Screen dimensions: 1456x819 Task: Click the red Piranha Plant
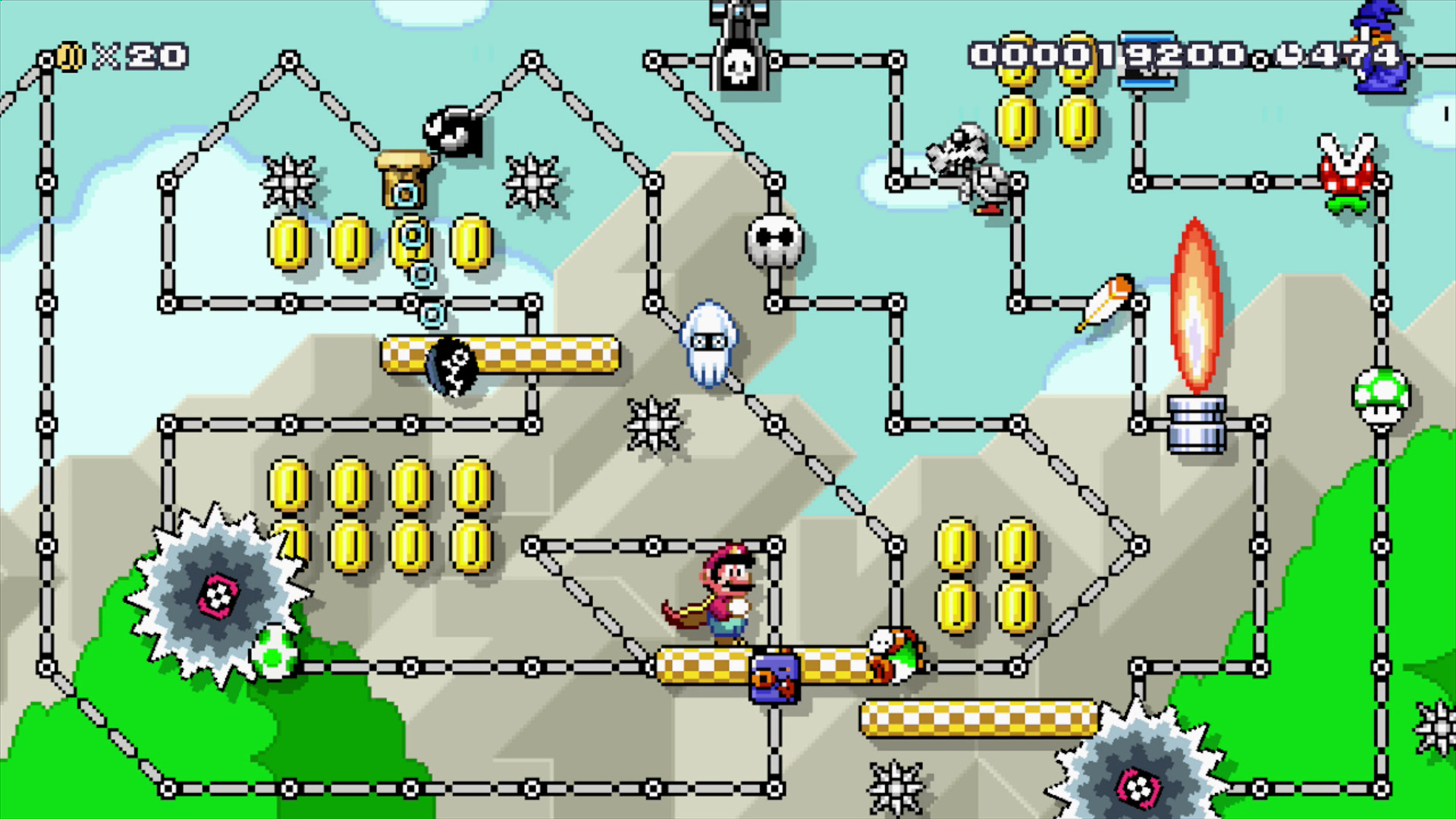click(x=1345, y=174)
